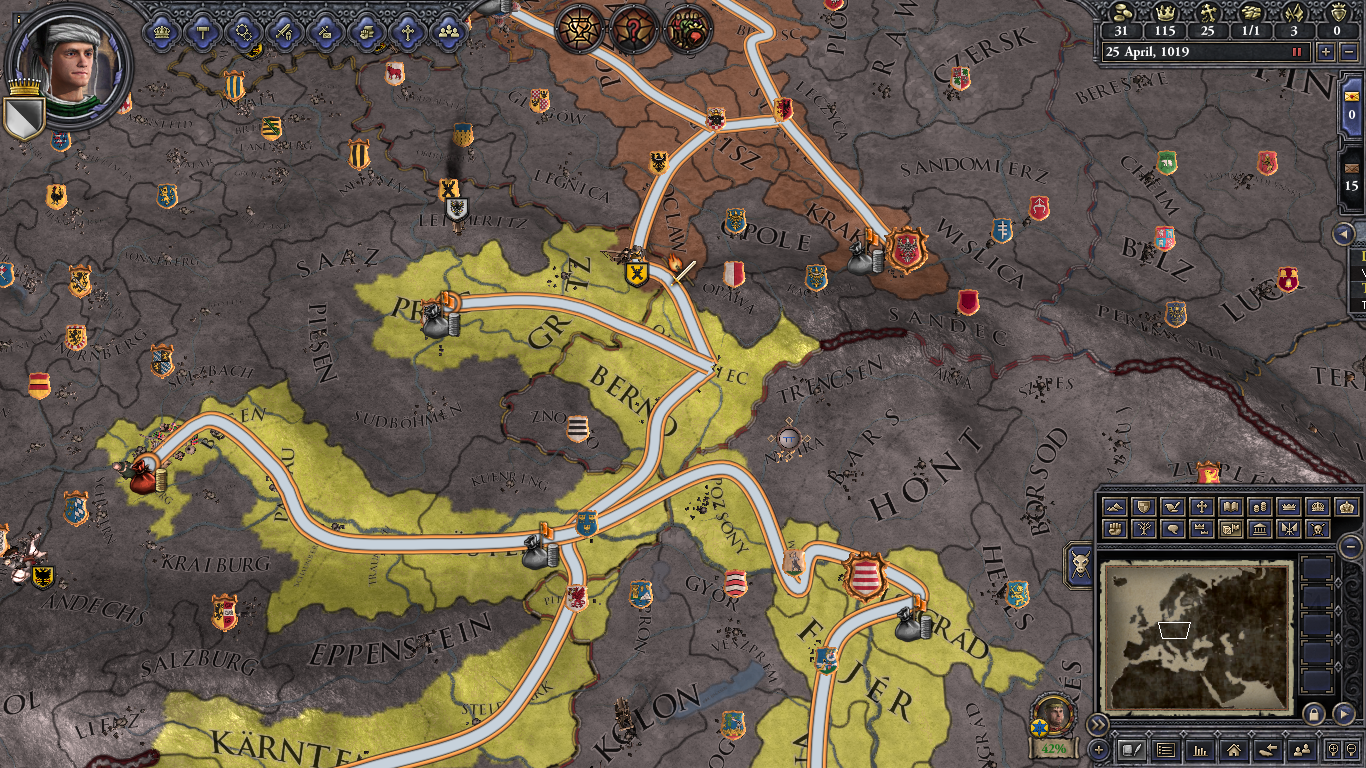Select the culture book map mode
1366x768 pixels.
point(1233,506)
